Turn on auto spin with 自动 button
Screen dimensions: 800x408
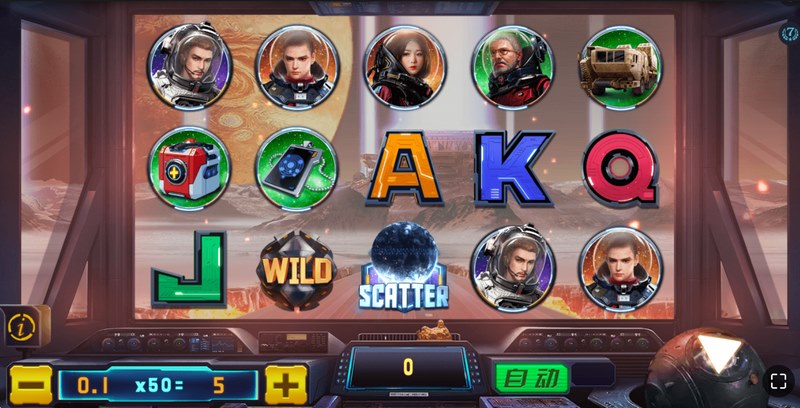(x=531, y=379)
